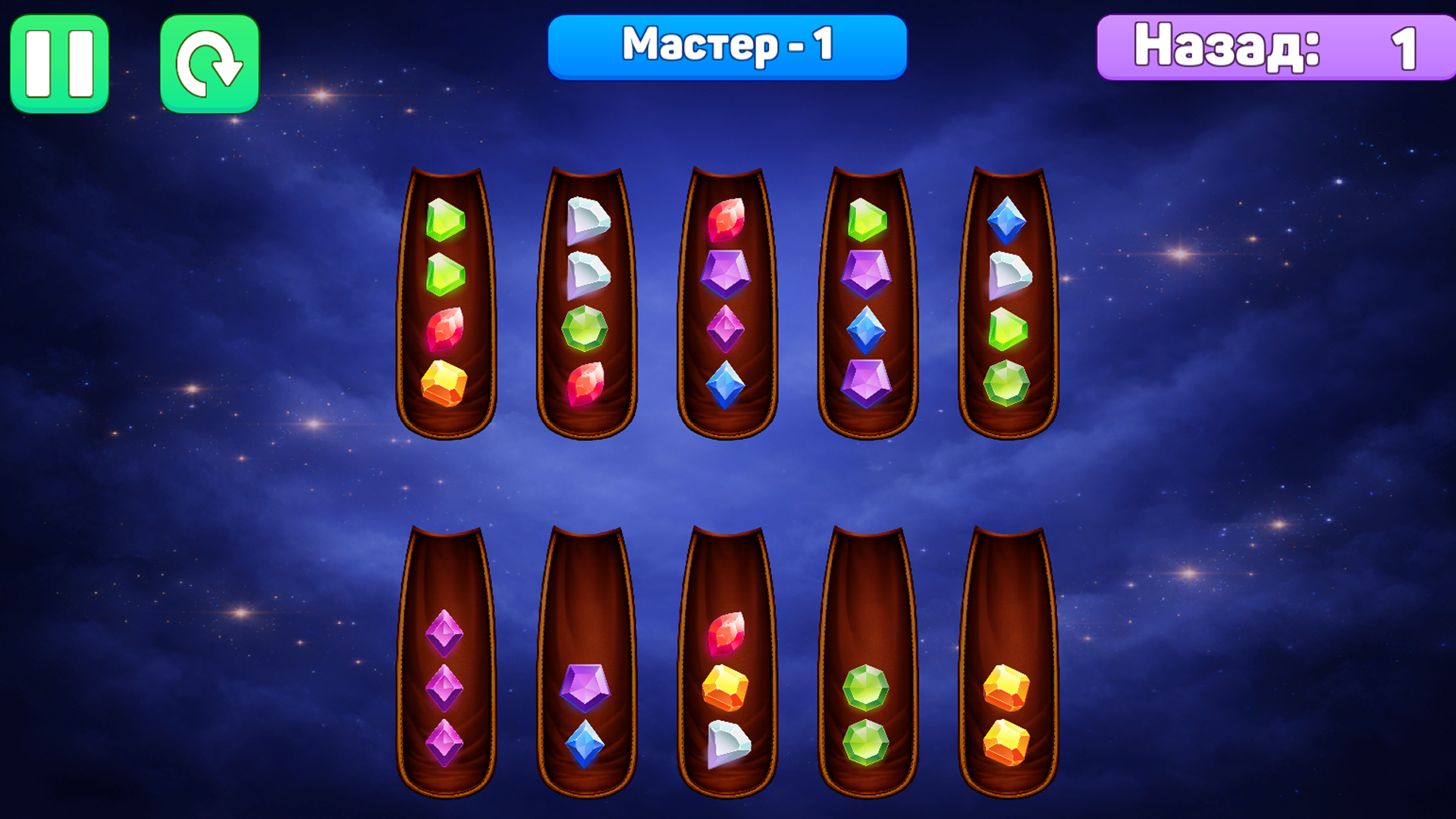Pick the blue diamond at the top of the fifth tube
Screen dimensions: 1456x819
point(1007,220)
